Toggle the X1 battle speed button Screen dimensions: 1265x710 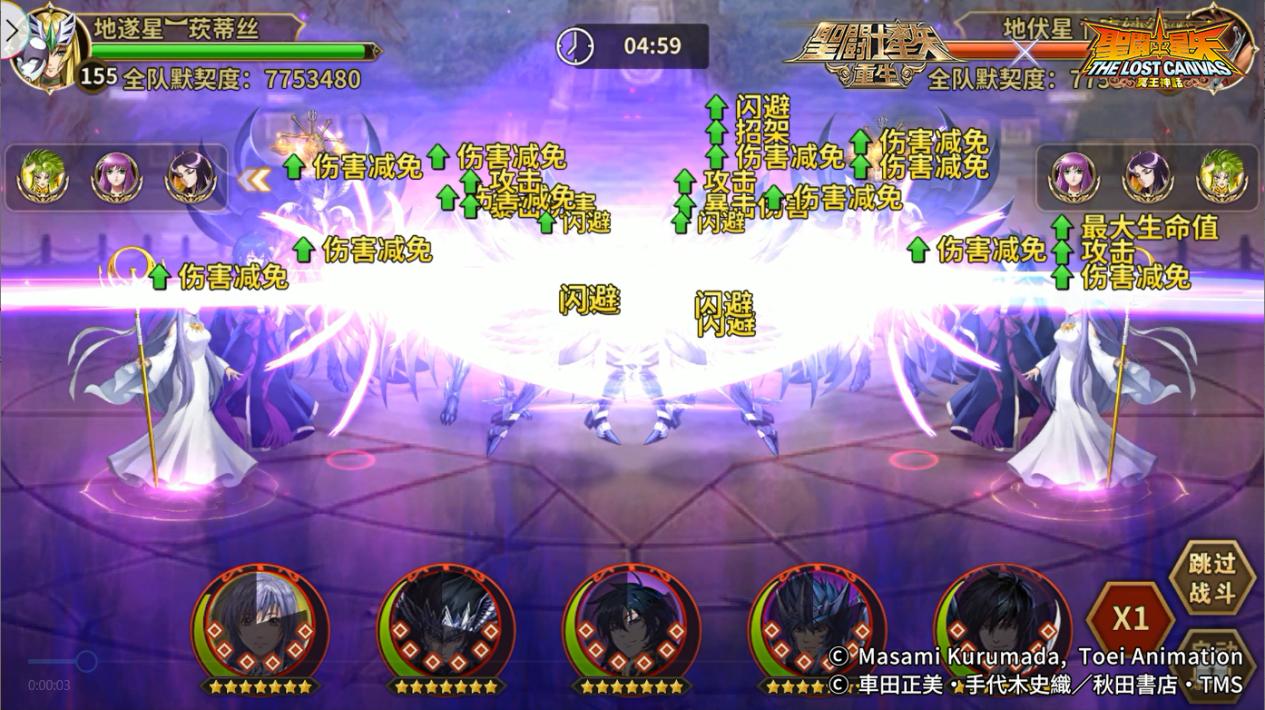1130,619
